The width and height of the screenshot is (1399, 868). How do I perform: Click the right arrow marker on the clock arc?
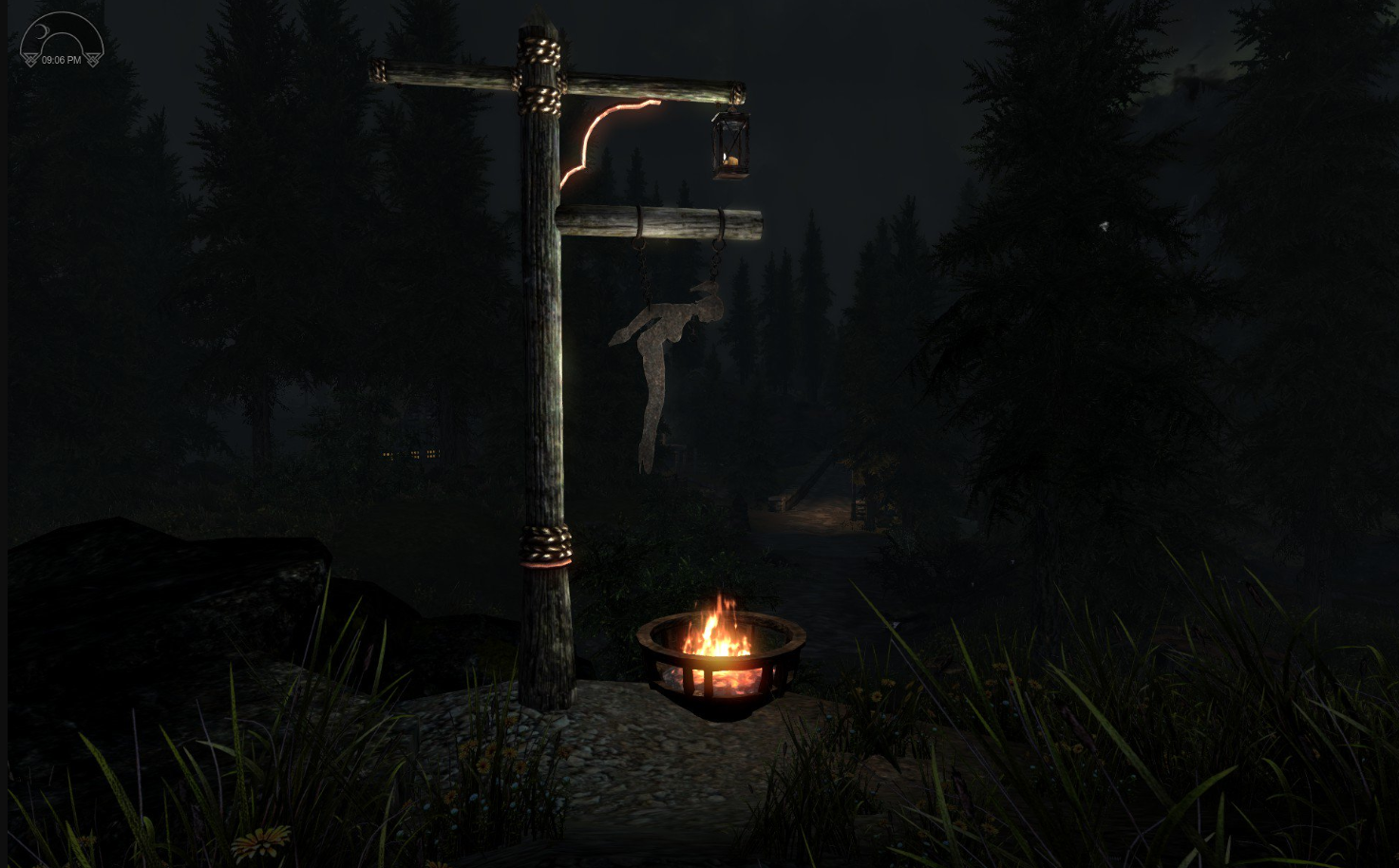(x=92, y=59)
